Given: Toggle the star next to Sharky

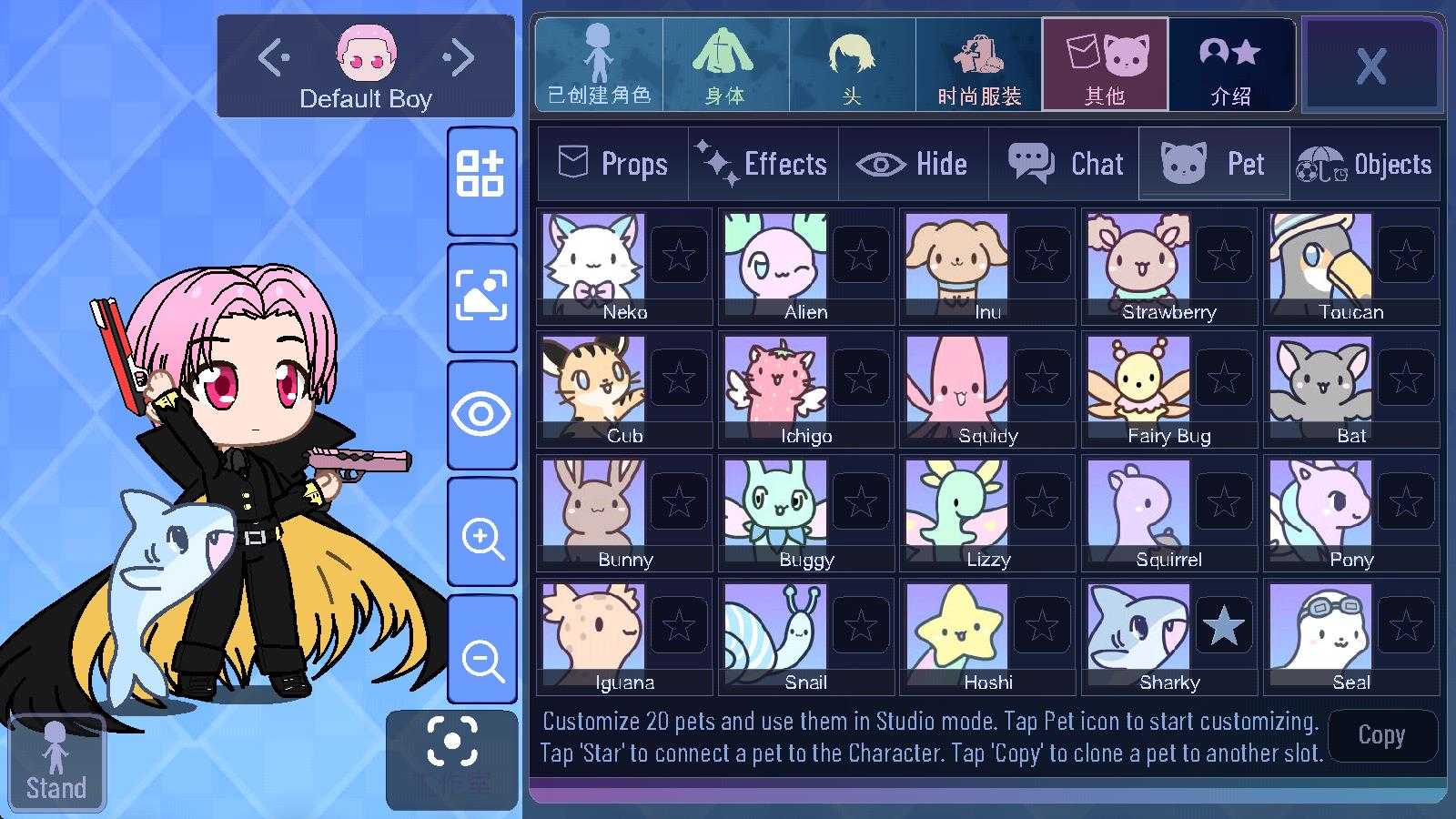Looking at the screenshot, I should pos(1224,626).
